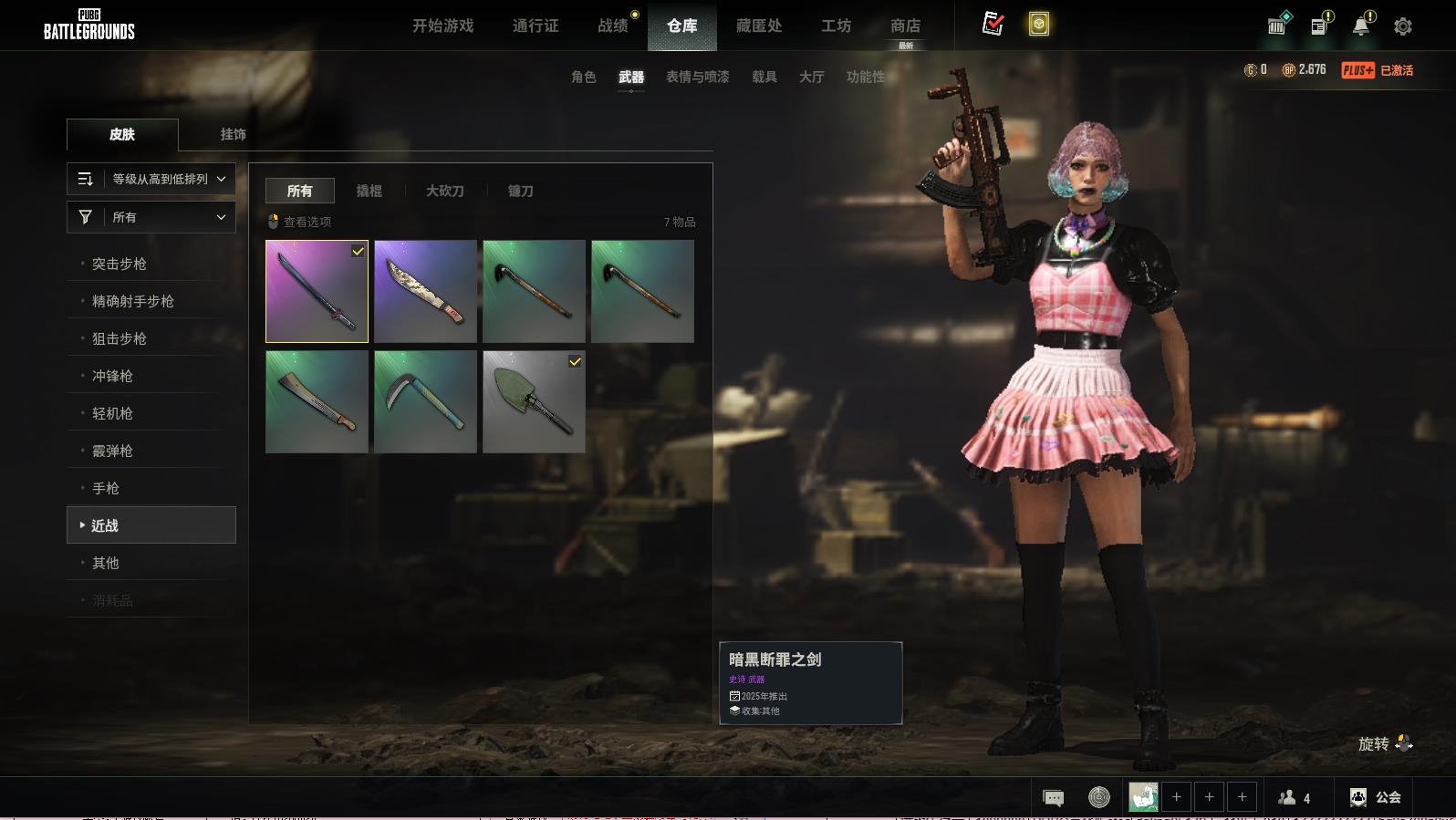Viewport: 1456px width, 820px height.
Task: Filter melee skins by 撬棍 crowbar
Action: (369, 191)
